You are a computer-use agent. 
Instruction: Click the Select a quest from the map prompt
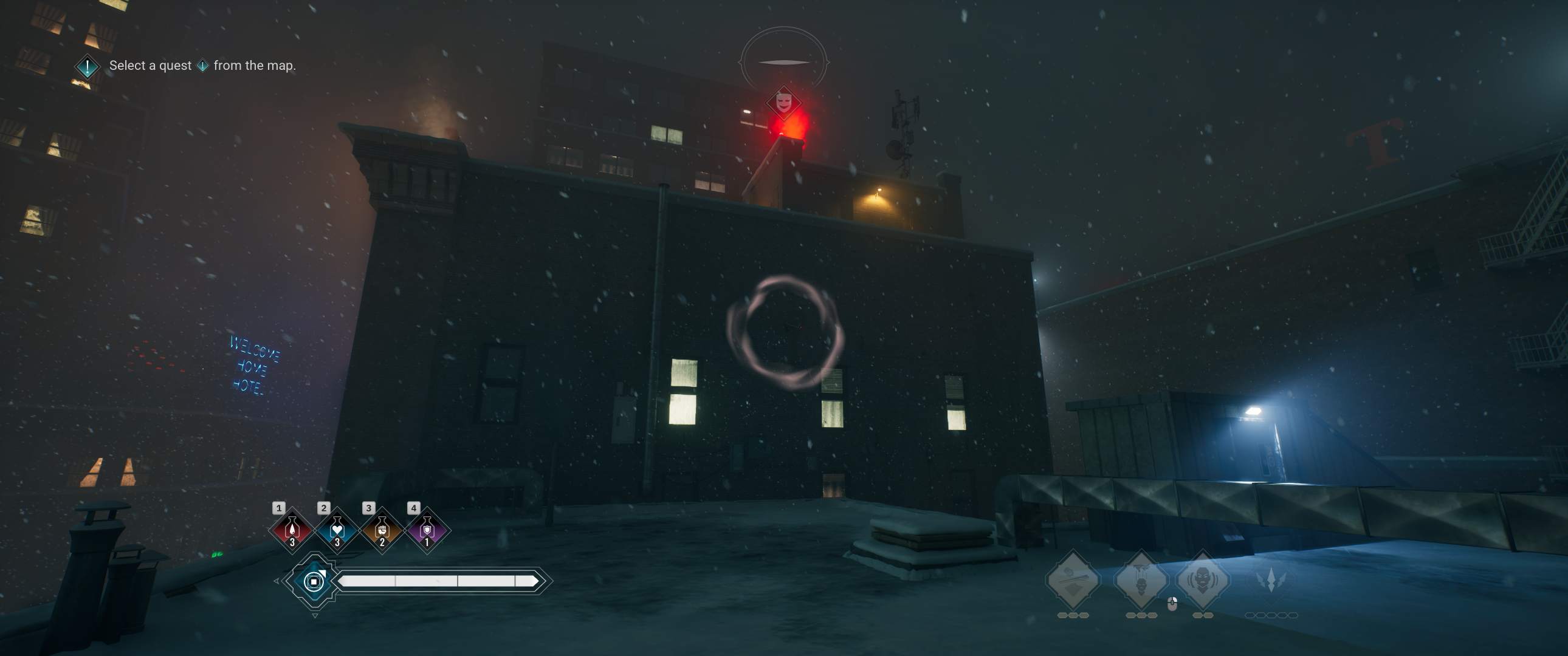202,65
